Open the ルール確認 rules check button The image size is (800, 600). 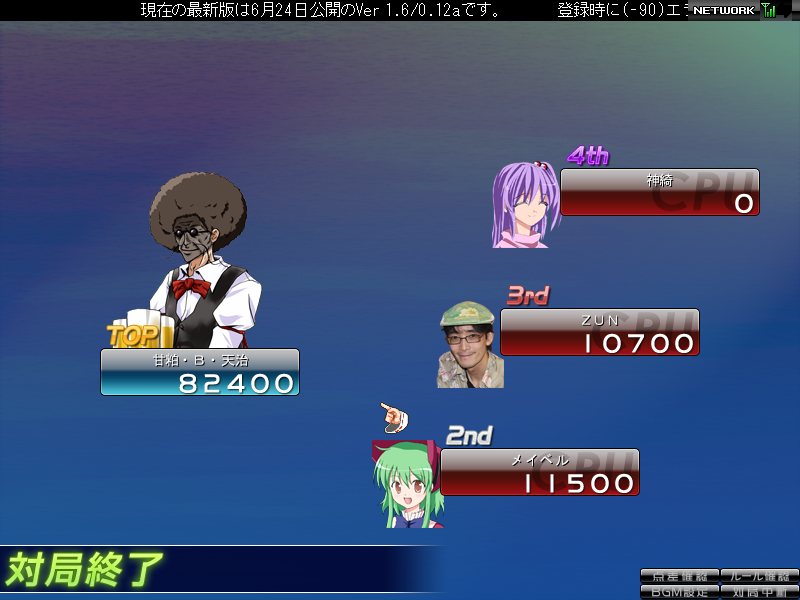tap(760, 576)
